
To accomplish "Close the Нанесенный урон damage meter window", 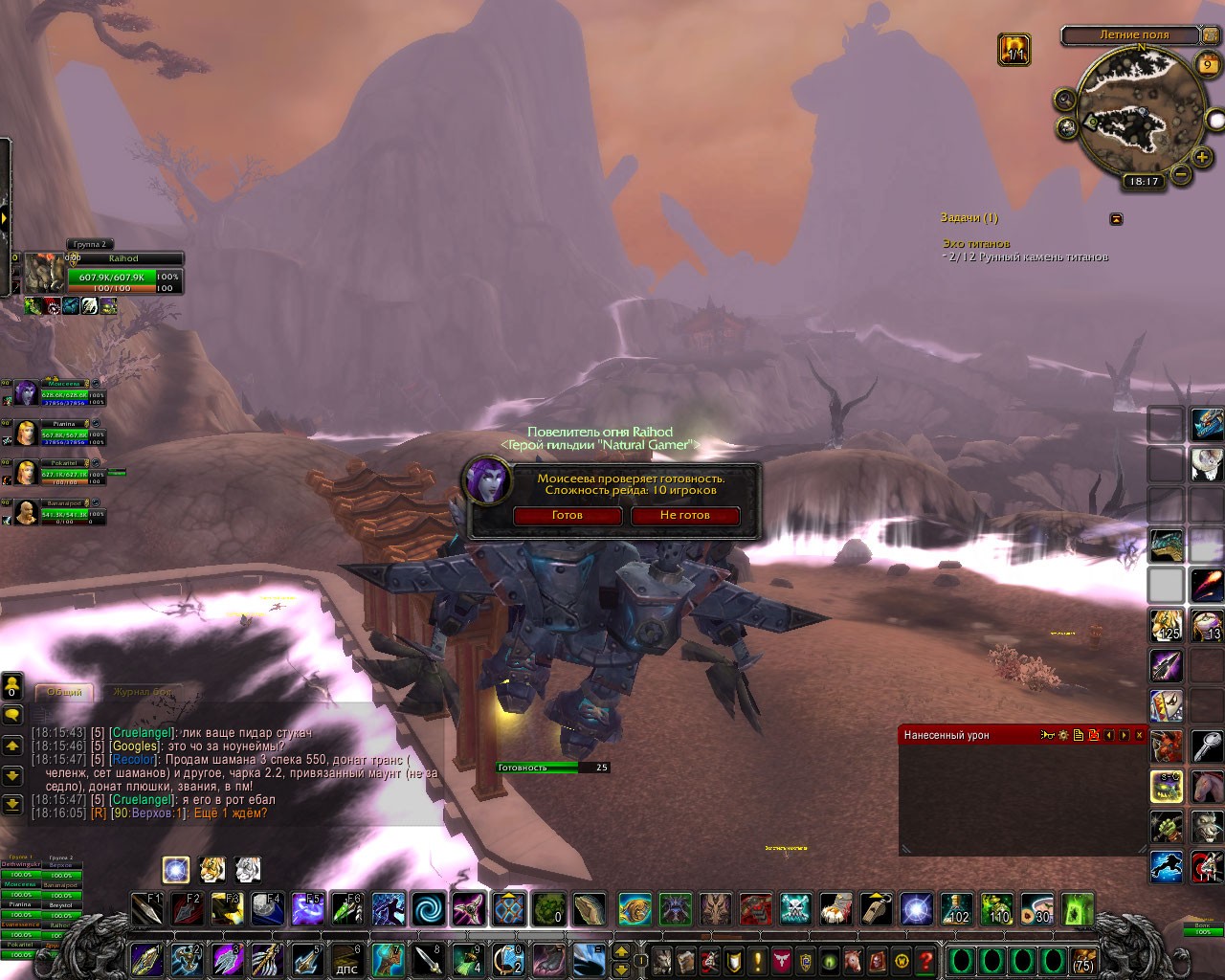I will click(1139, 735).
